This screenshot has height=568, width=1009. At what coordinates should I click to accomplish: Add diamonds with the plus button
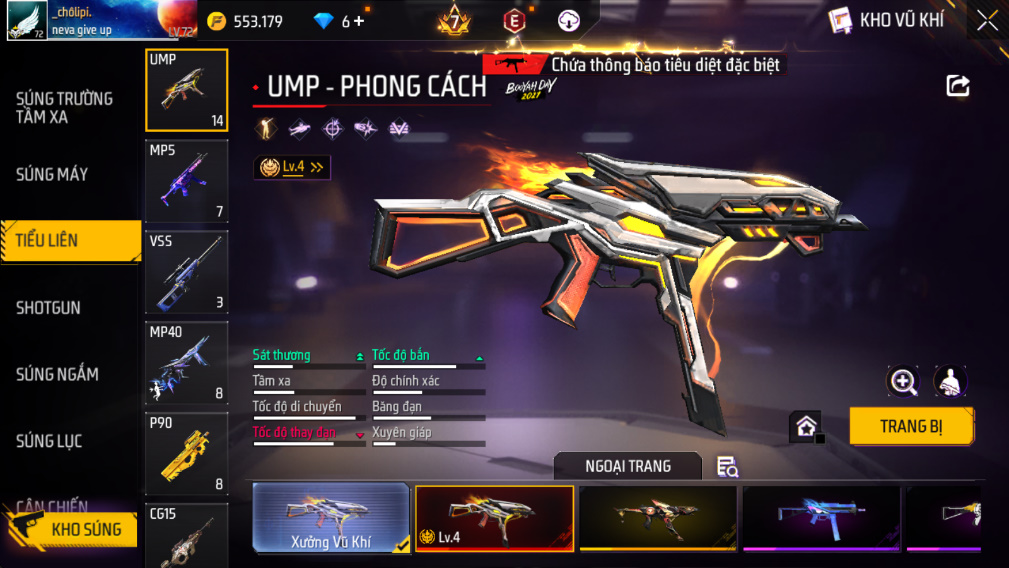tap(359, 21)
